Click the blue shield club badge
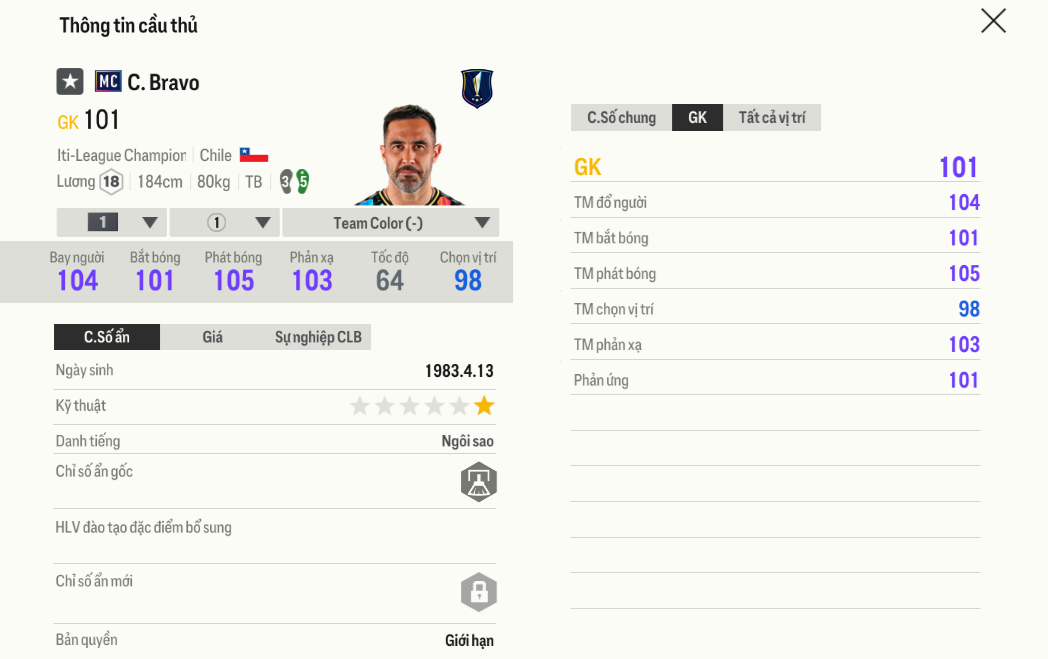Image resolution: width=1048 pixels, height=659 pixels. pos(477,88)
